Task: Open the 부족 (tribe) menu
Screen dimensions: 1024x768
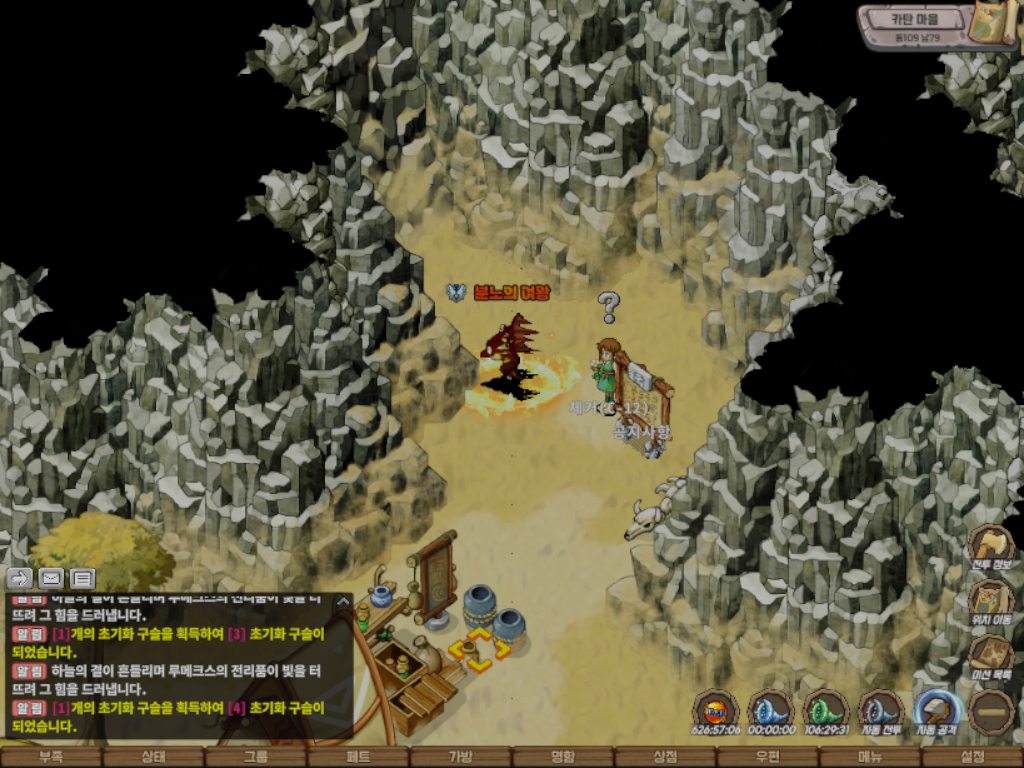Action: click(x=51, y=757)
